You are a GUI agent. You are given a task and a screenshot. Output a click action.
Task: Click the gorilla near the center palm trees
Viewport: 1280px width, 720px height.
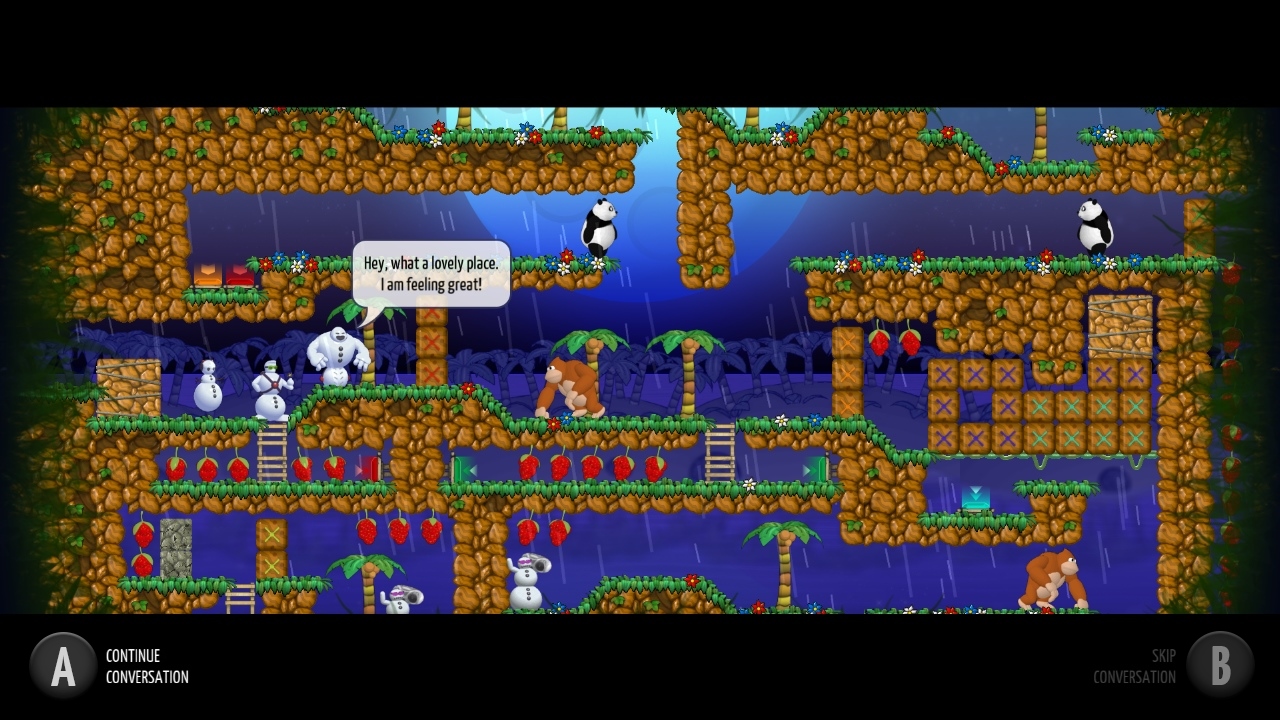(x=570, y=385)
